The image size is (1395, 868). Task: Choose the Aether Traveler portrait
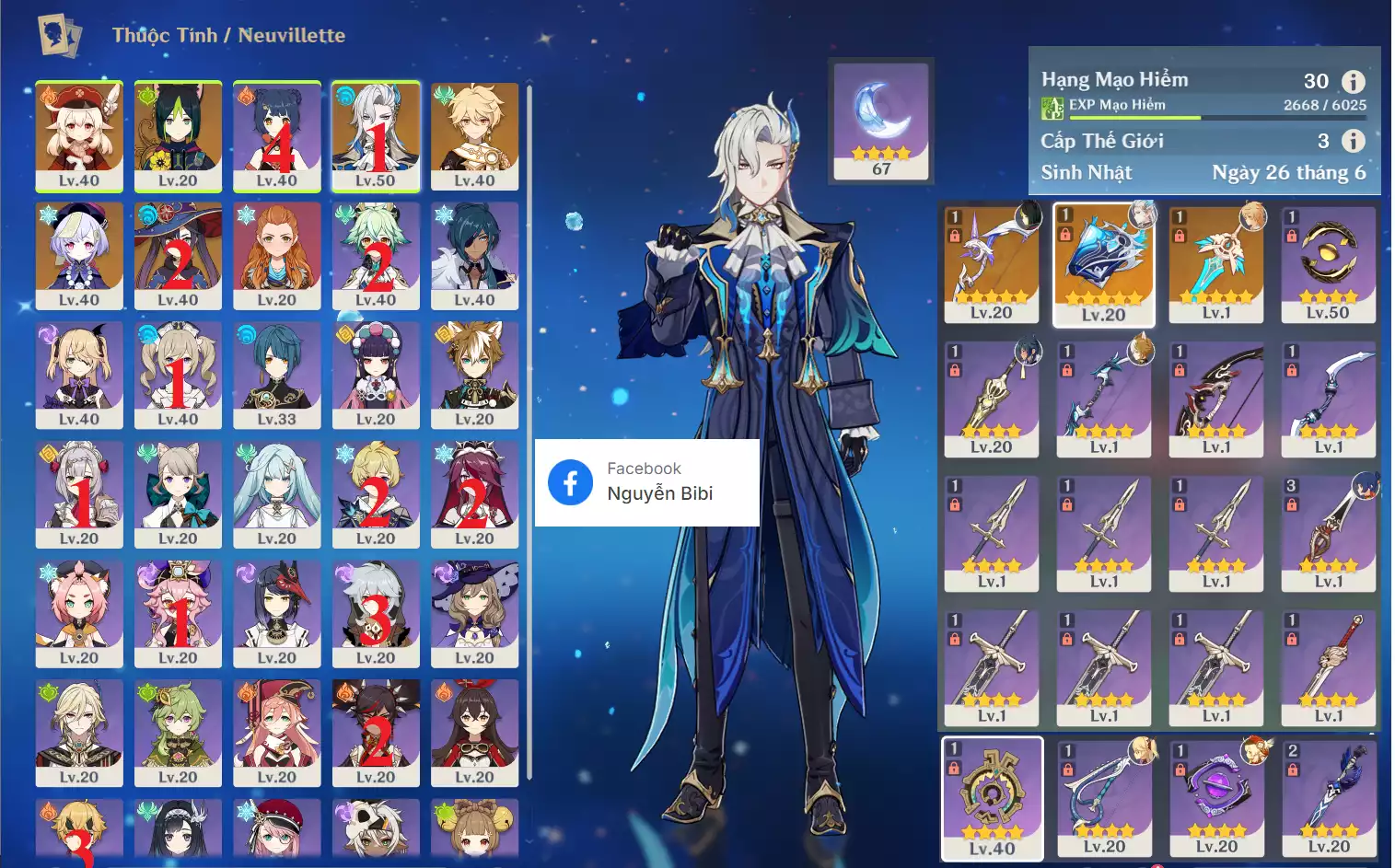coord(474,135)
